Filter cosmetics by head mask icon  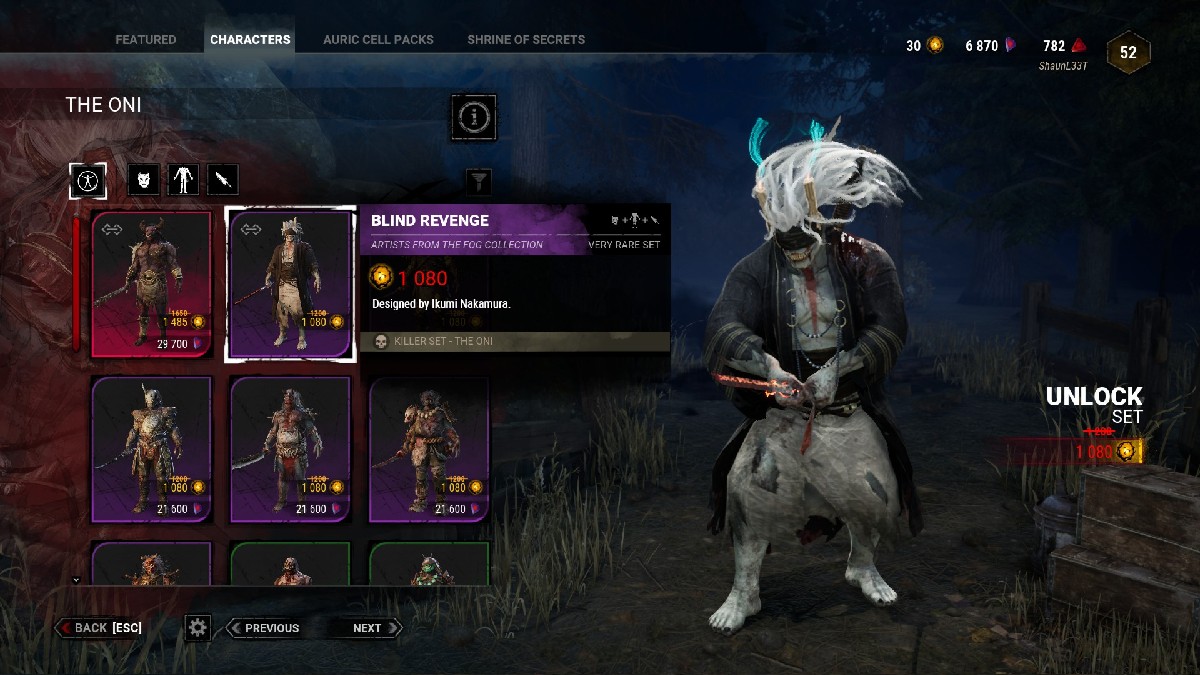point(144,180)
